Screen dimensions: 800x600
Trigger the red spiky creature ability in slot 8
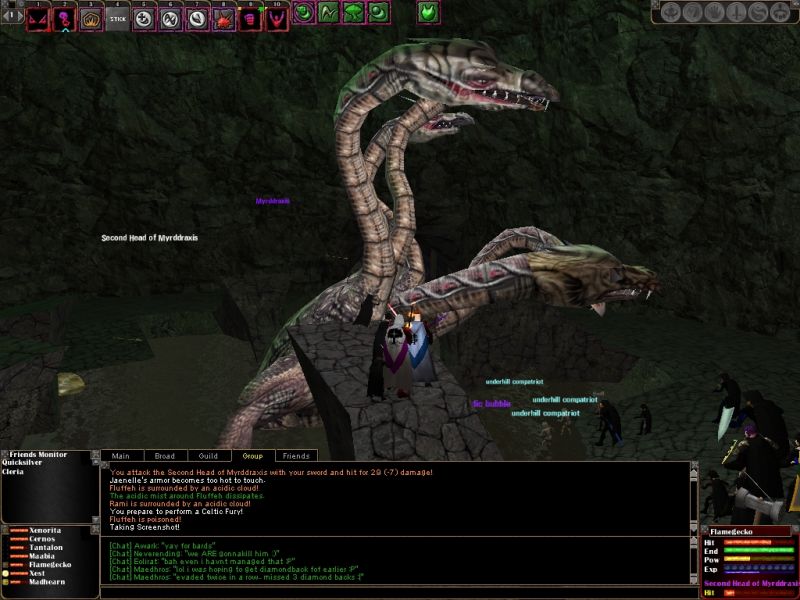[223, 18]
